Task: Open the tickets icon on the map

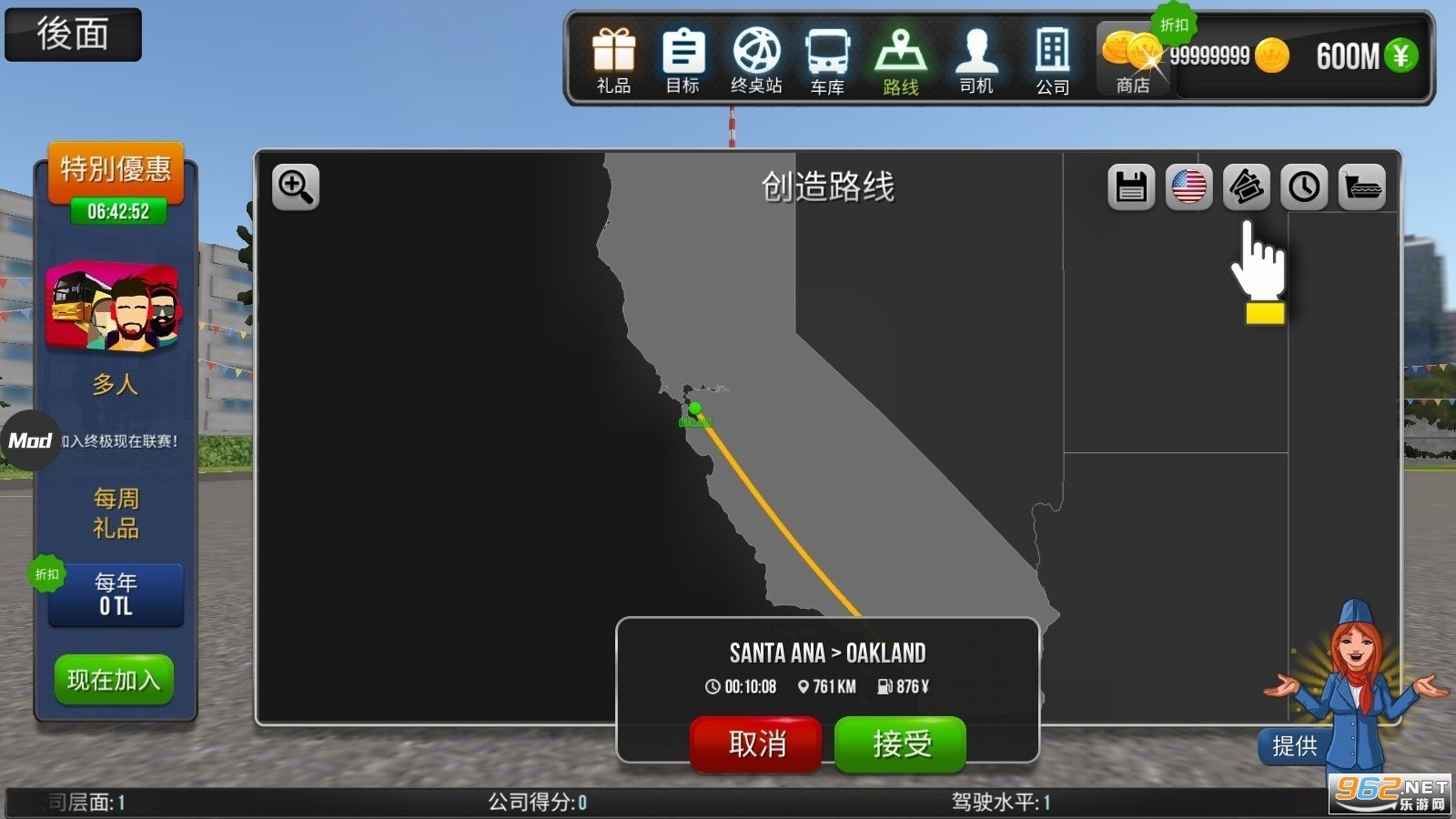Action: (1247, 187)
